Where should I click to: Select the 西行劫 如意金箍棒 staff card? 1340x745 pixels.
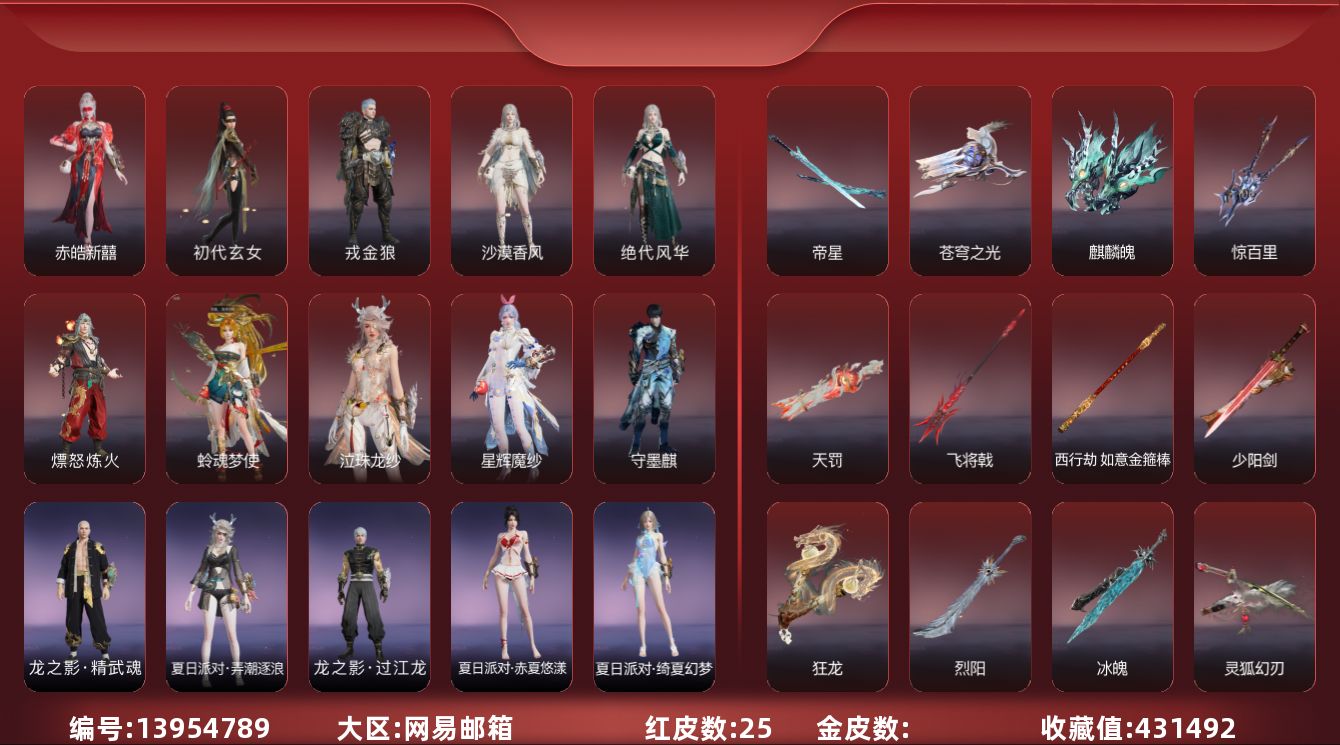[x=1112, y=388]
